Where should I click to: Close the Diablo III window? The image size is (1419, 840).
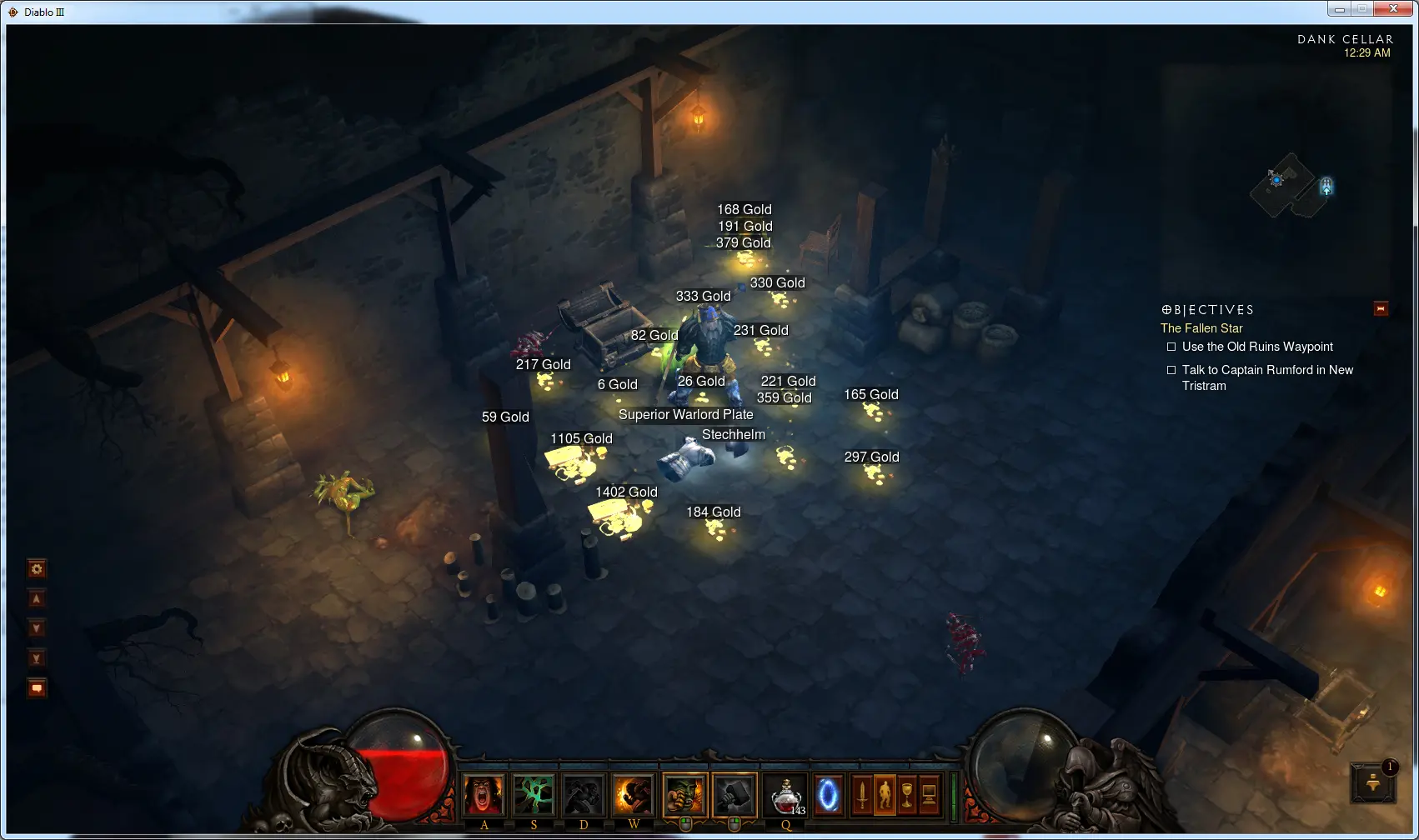[x=1393, y=9]
